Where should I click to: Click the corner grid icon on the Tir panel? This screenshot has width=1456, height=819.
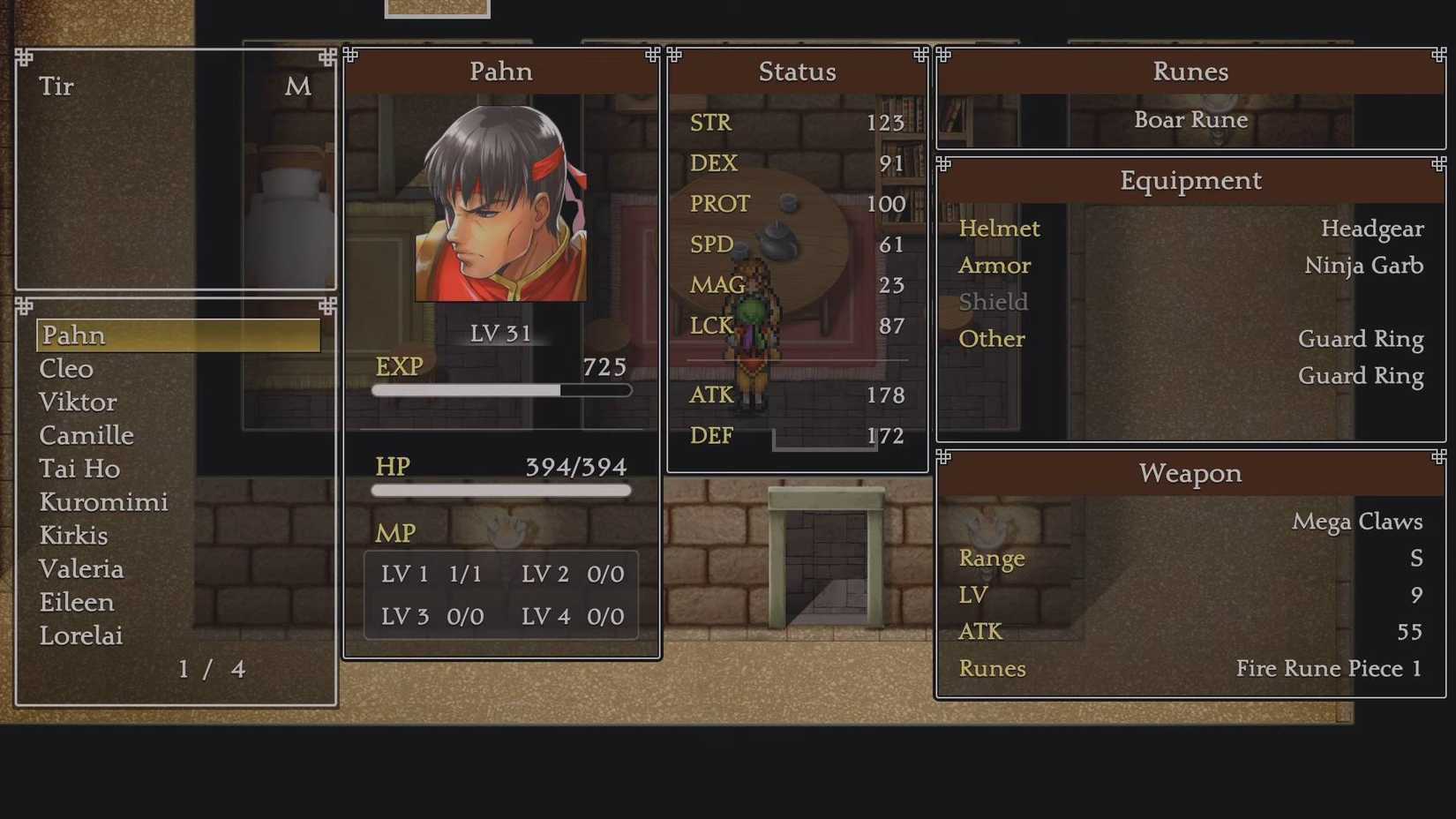tap(22, 56)
